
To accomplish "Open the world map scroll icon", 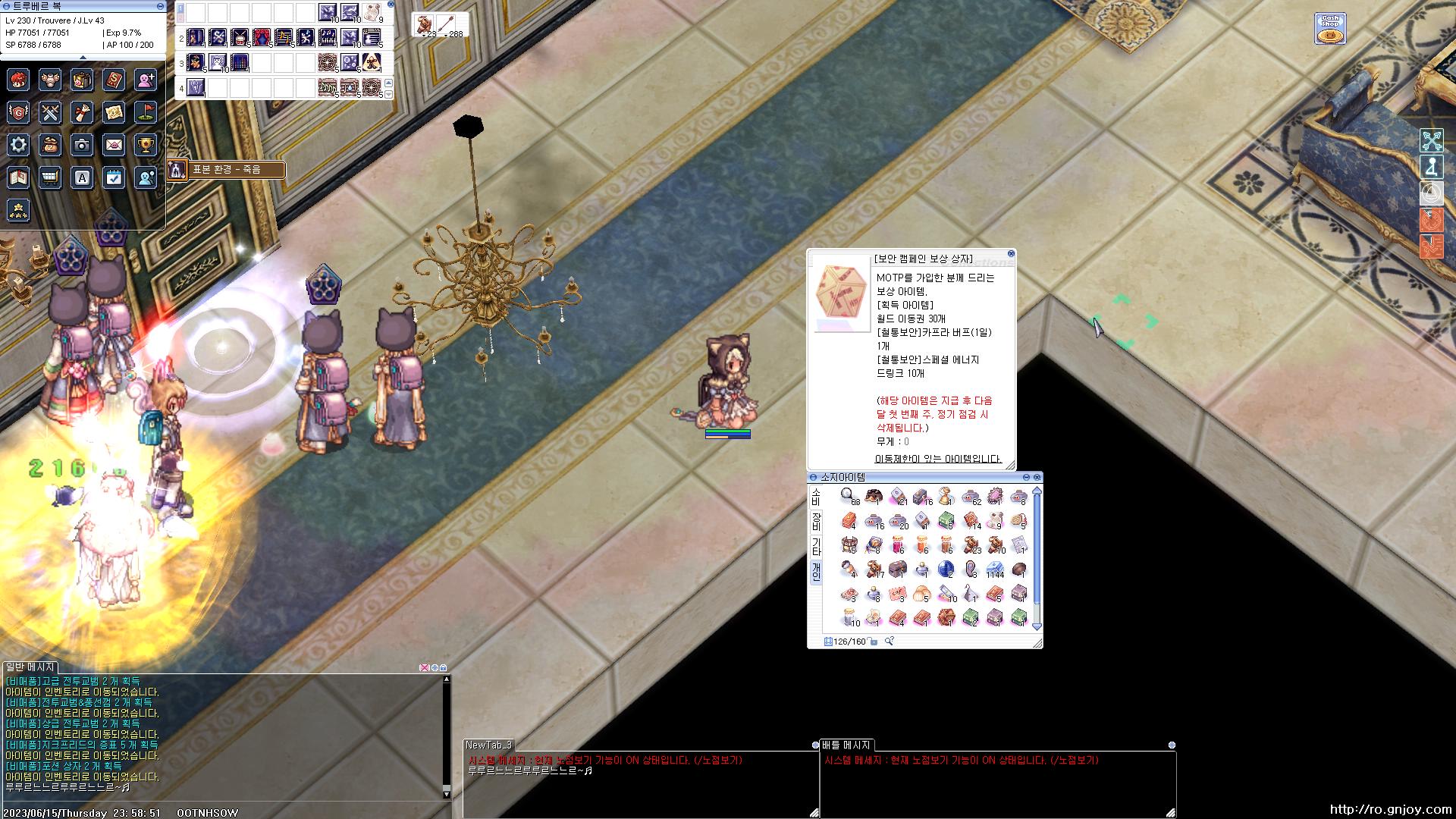I will [114, 112].
